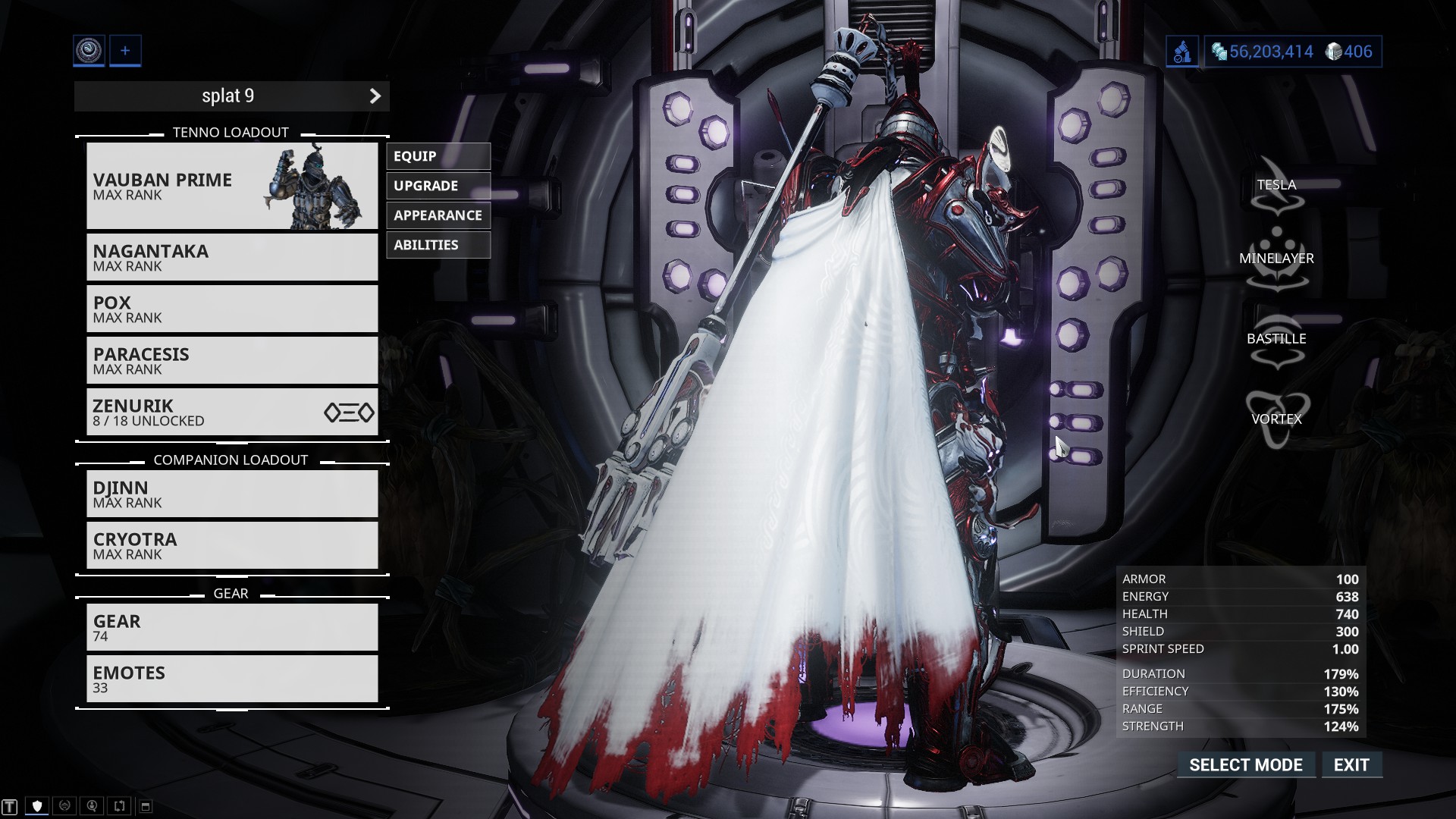Add a new loadout with plus button
Viewport: 1456px width, 819px height.
pos(125,51)
